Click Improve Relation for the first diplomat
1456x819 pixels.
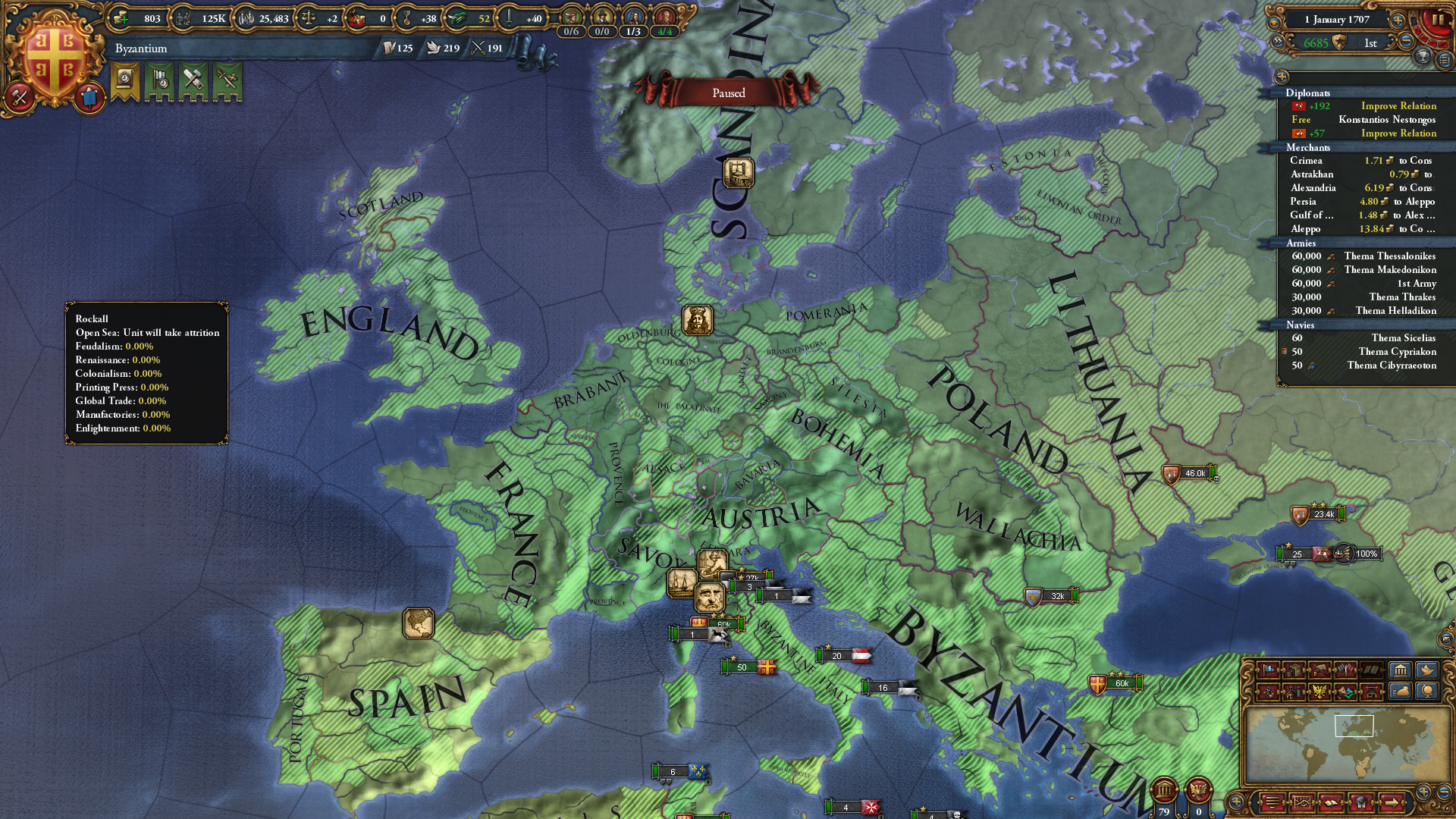pos(1399,105)
